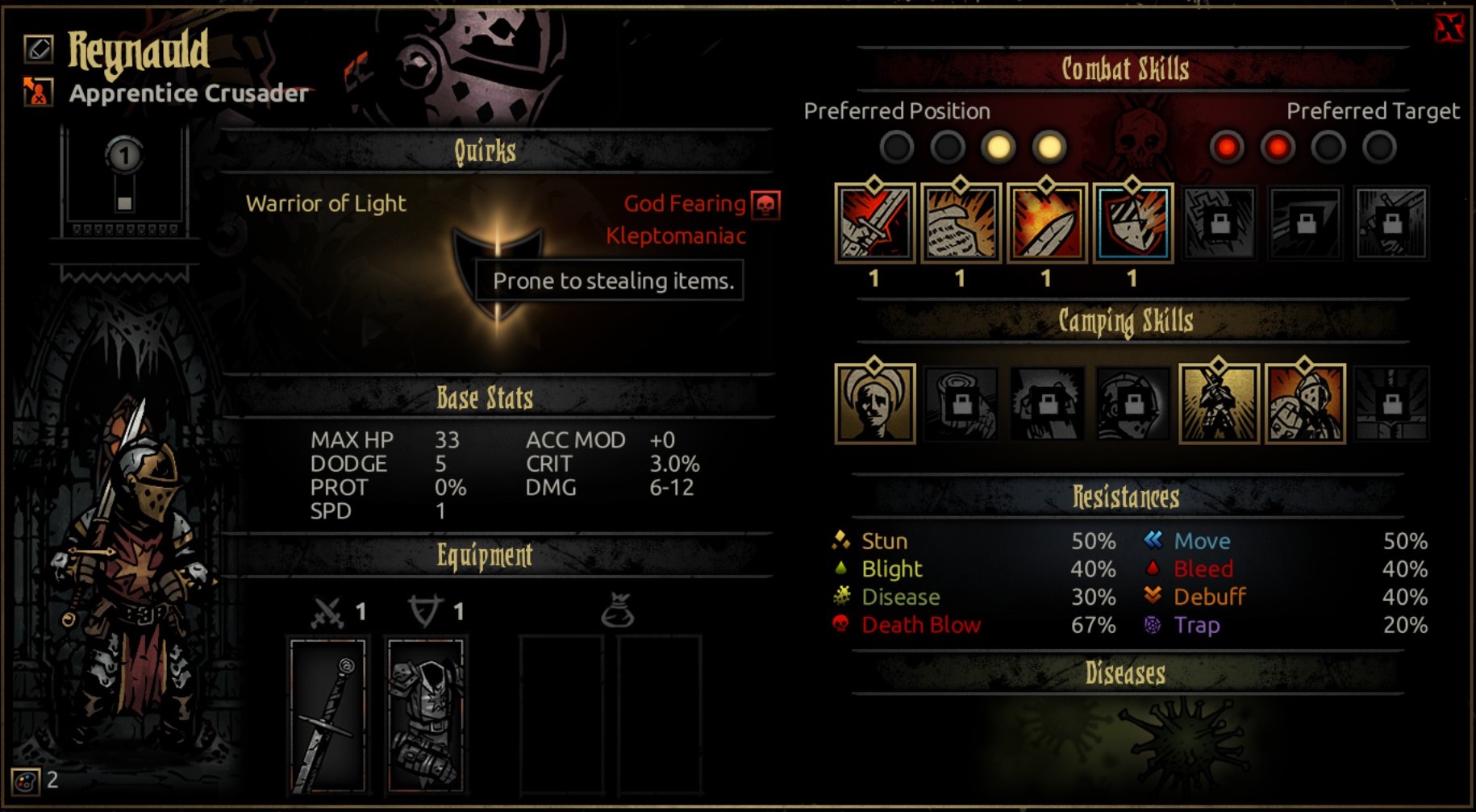The image size is (1476, 812).
Task: Select the orange armored knight camping skill
Action: (x=1305, y=403)
